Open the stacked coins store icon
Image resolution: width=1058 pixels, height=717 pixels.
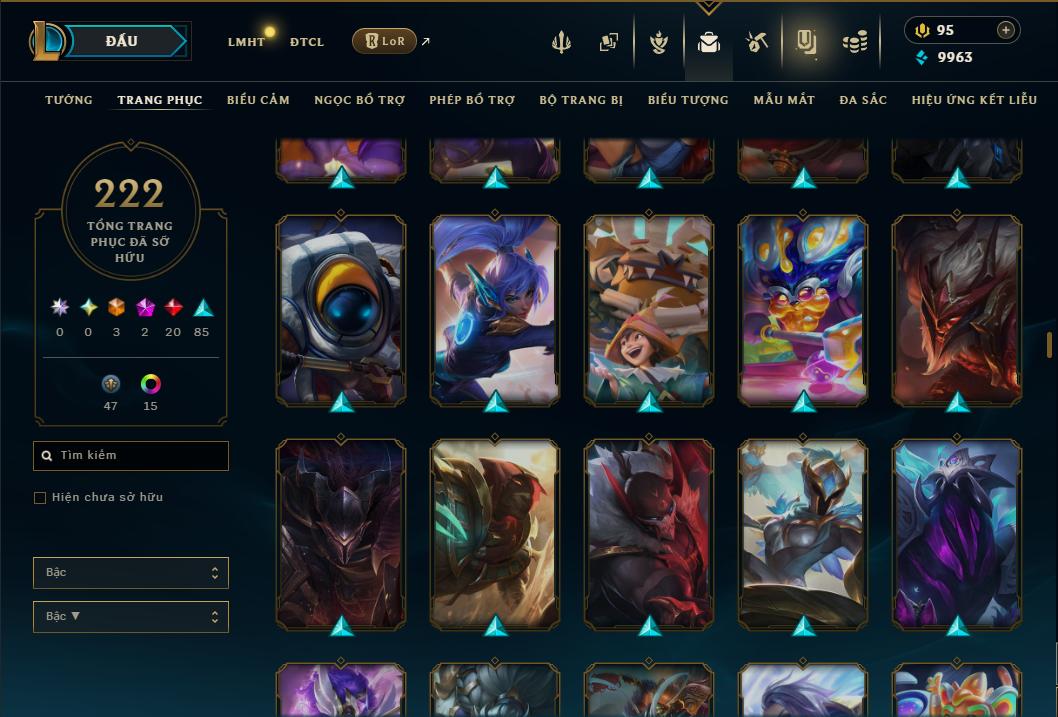854,42
